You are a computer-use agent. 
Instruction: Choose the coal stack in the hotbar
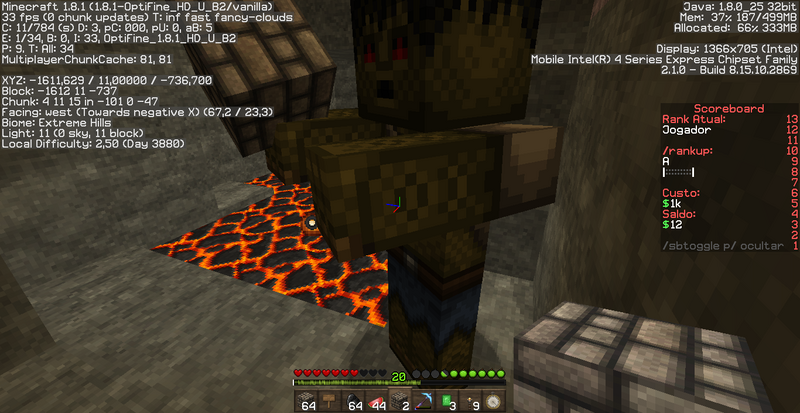pyautogui.click(x=353, y=401)
